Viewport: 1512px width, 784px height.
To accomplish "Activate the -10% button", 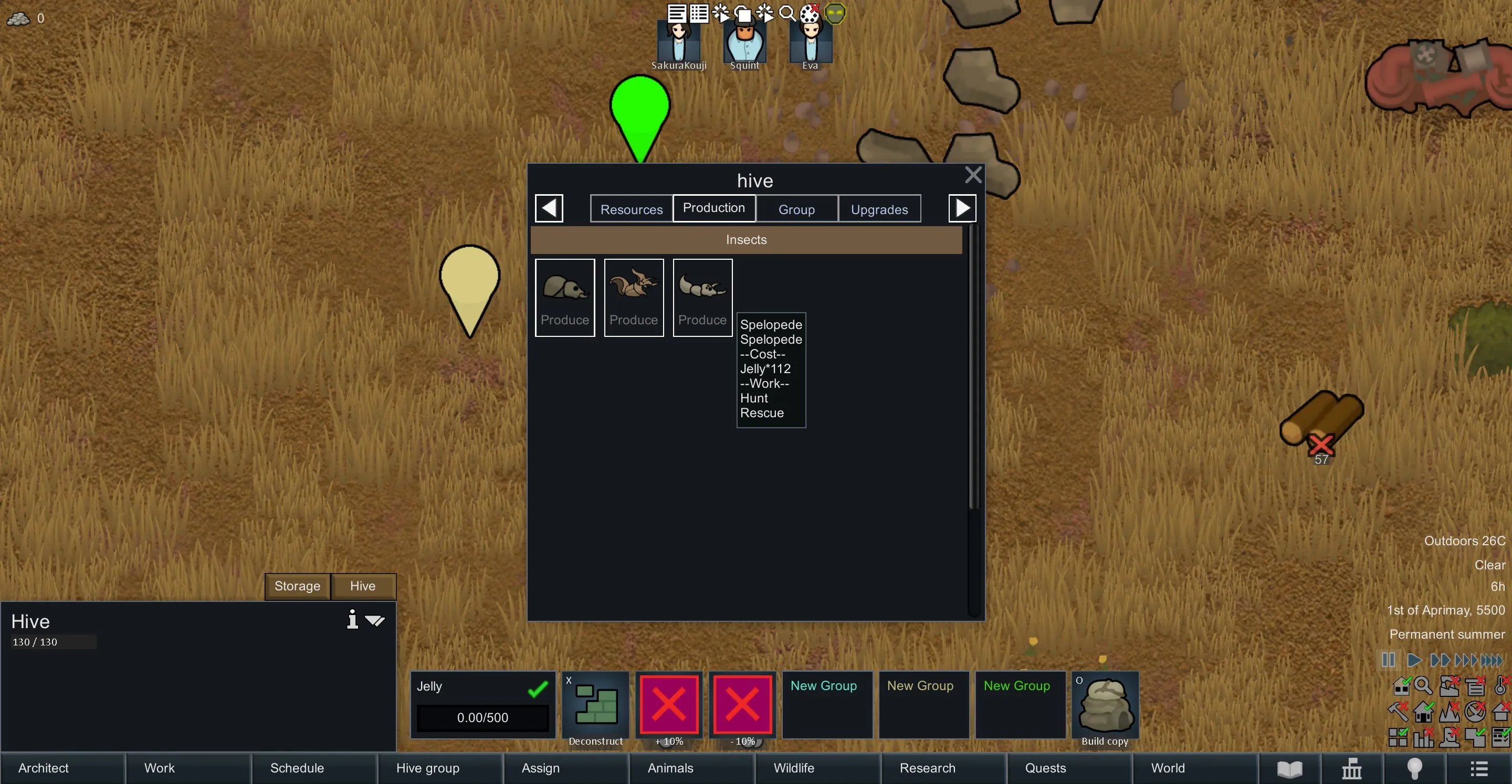I will 742,706.
